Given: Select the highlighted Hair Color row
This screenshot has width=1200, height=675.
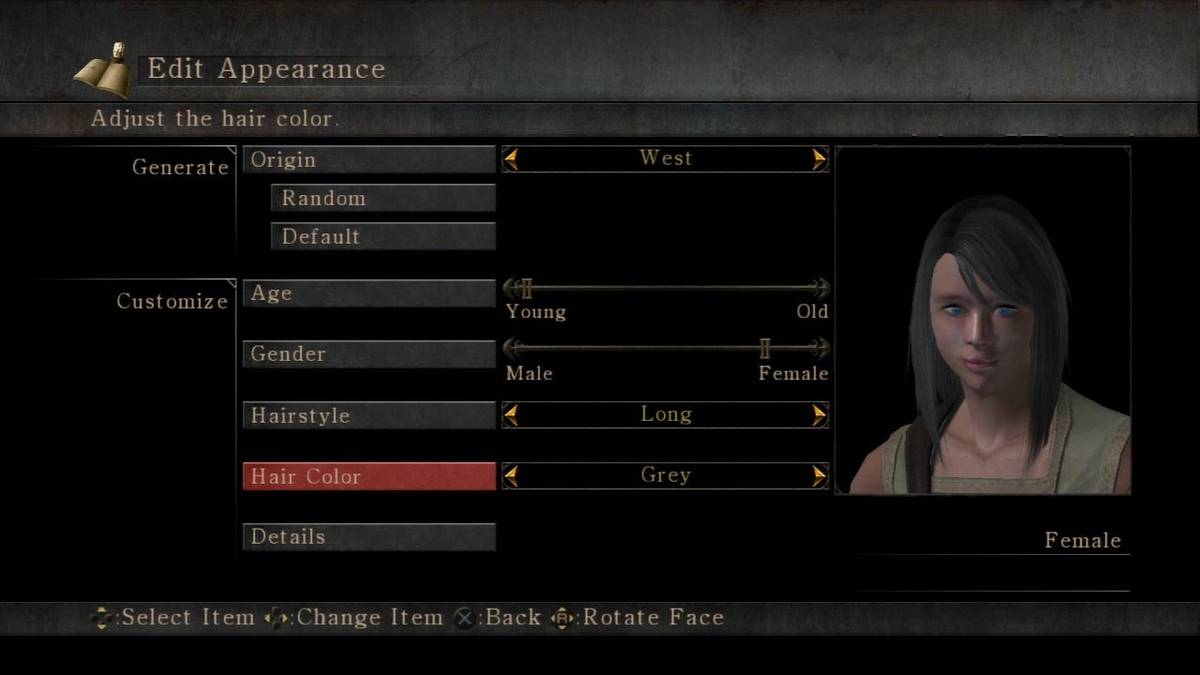Looking at the screenshot, I should (x=368, y=476).
